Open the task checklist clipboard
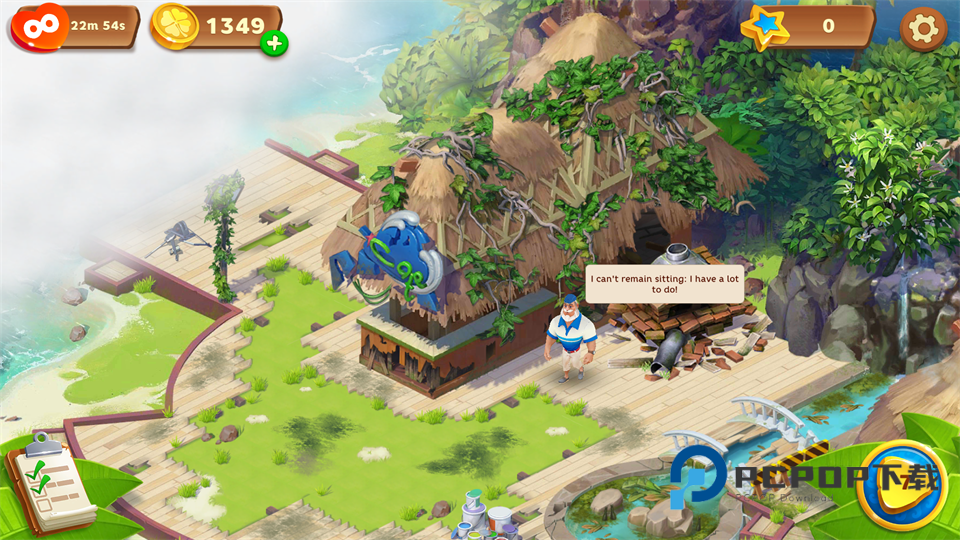The image size is (960, 540). tap(48, 487)
